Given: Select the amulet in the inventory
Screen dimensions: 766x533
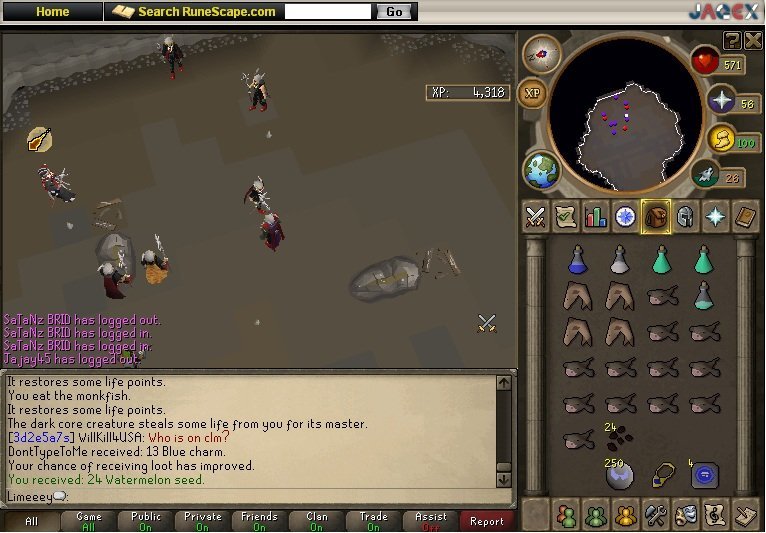Looking at the screenshot, I should (662, 475).
